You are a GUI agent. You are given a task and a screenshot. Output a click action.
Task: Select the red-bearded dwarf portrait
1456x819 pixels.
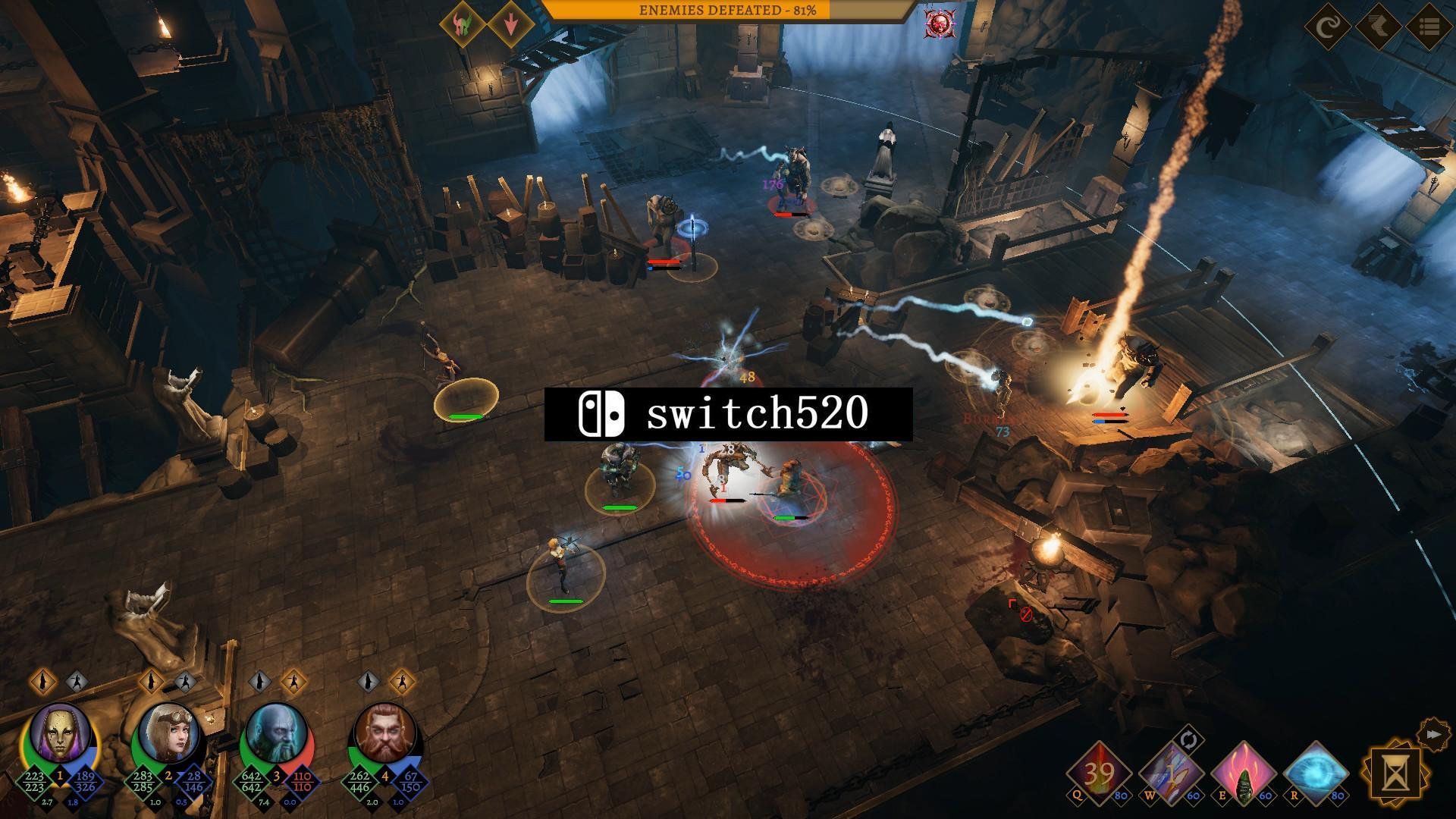(x=385, y=733)
